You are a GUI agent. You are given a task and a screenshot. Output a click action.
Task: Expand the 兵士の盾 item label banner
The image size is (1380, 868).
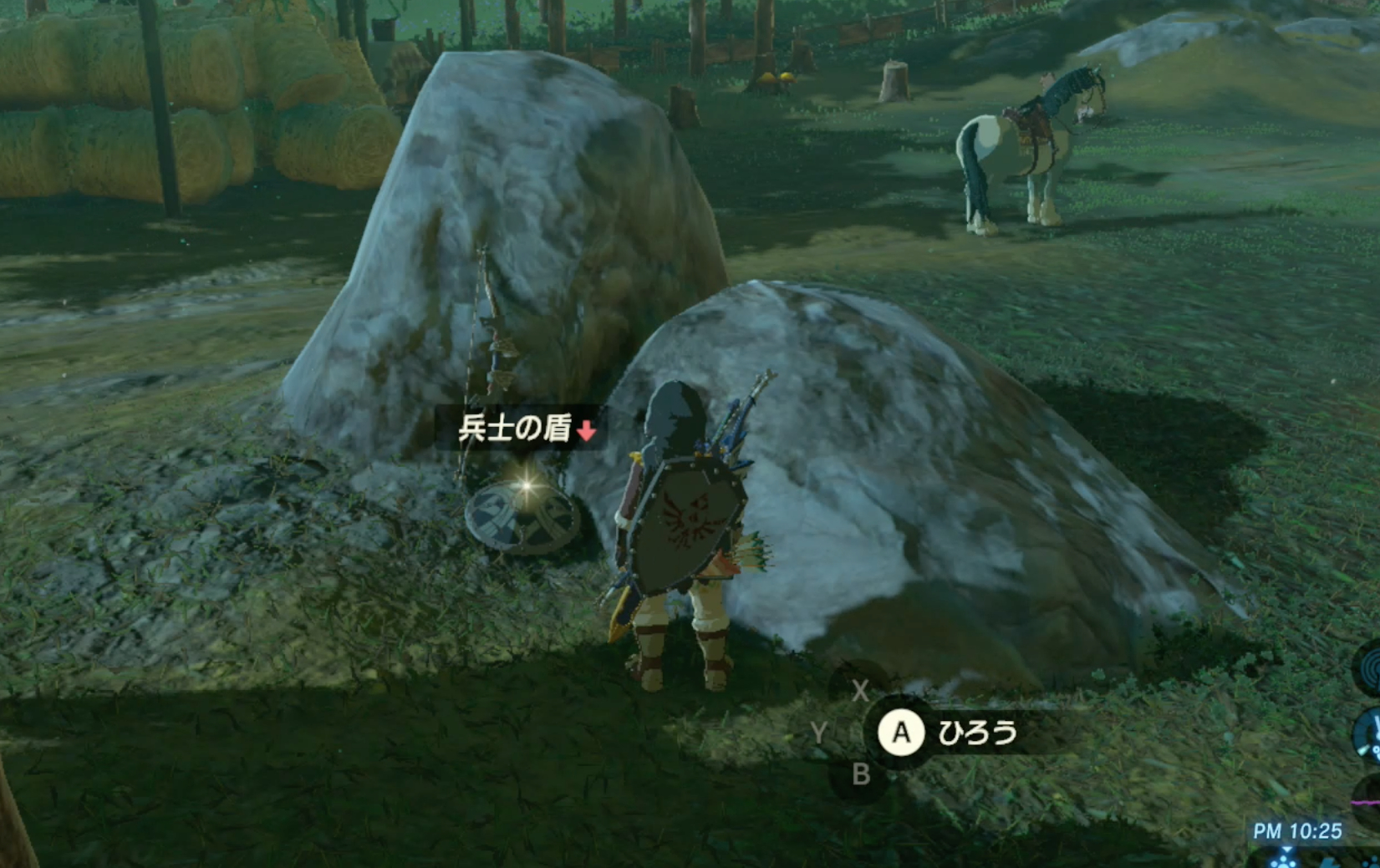(x=518, y=428)
